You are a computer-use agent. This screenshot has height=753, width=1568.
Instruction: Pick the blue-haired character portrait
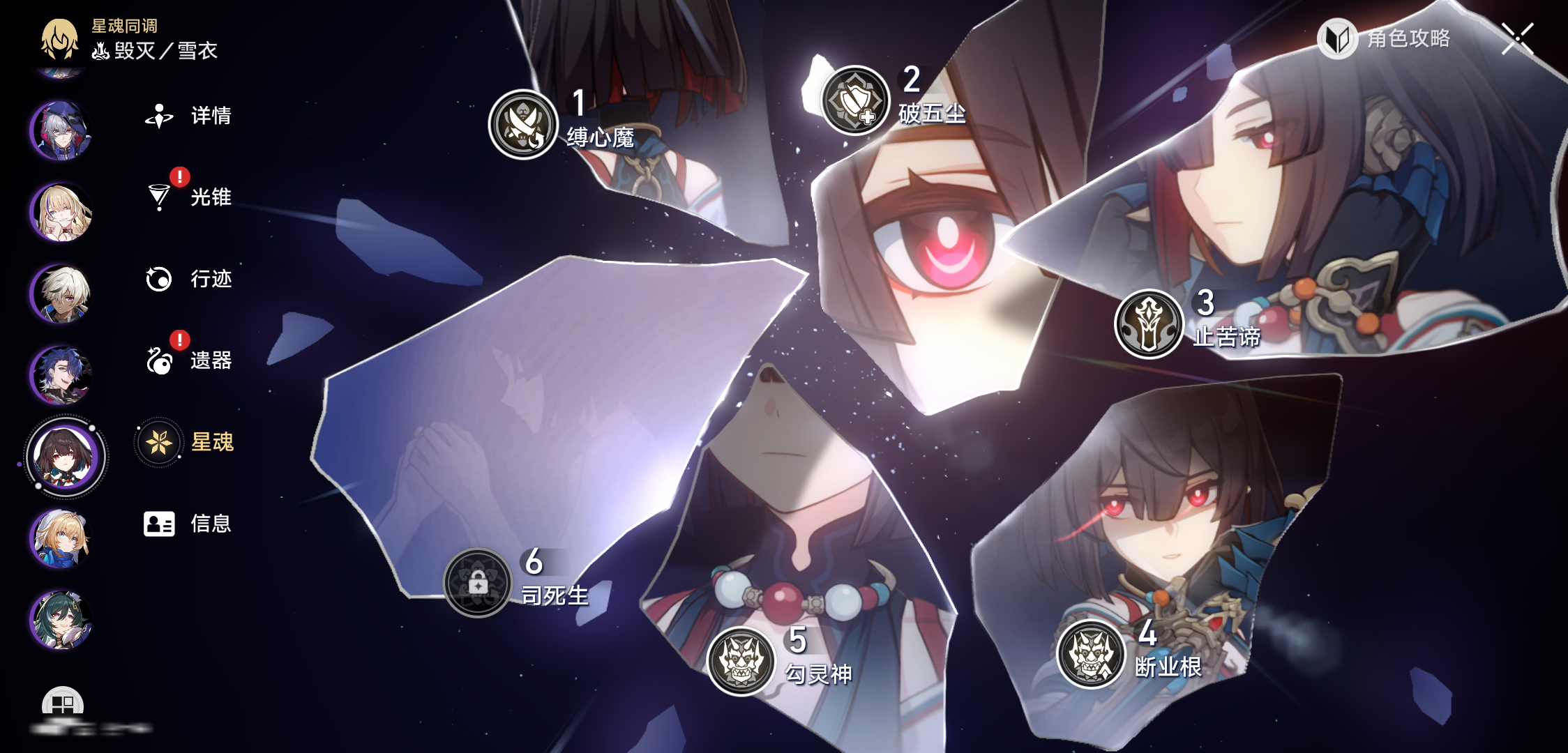61,375
